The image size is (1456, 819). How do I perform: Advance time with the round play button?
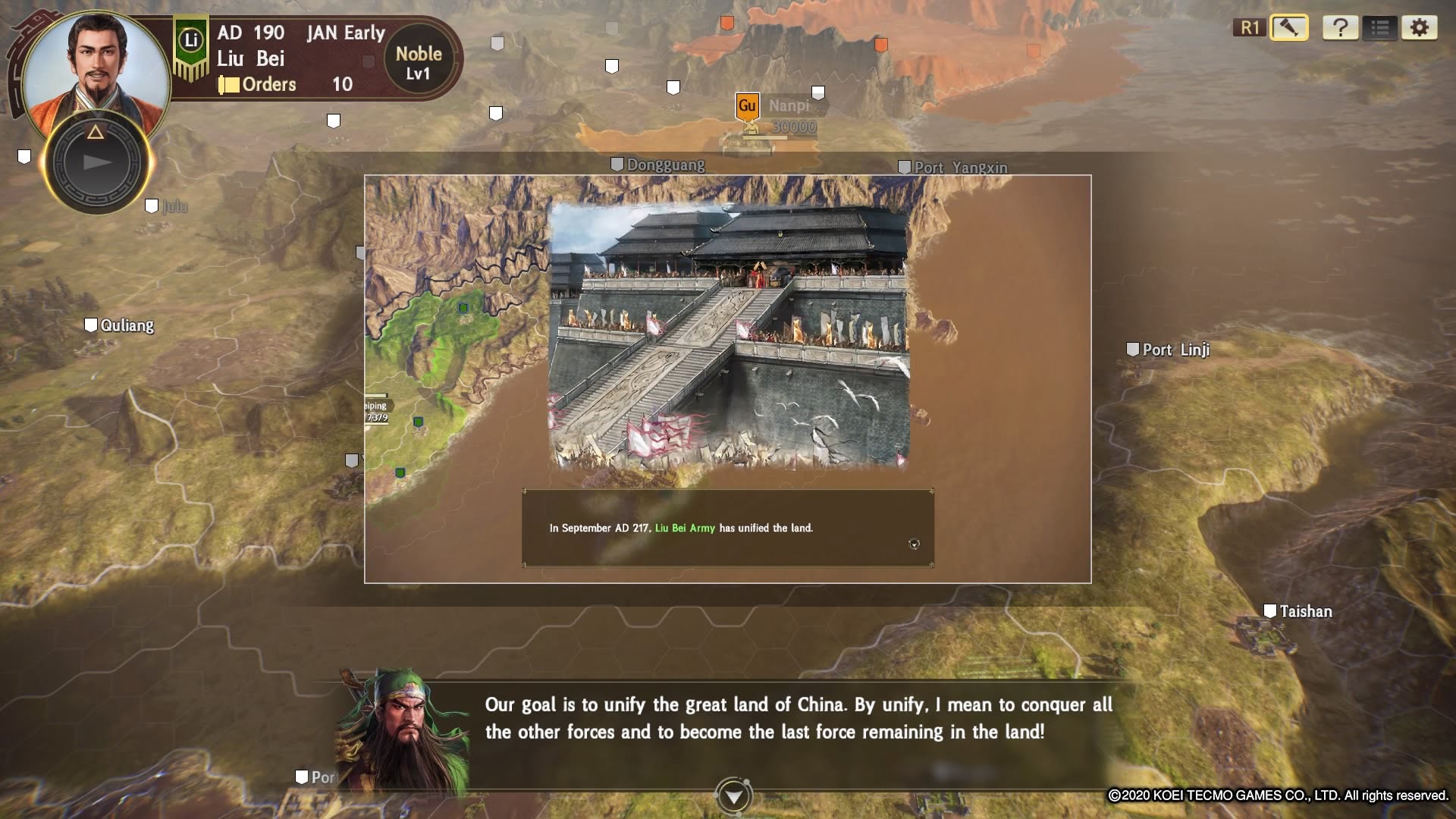96,162
